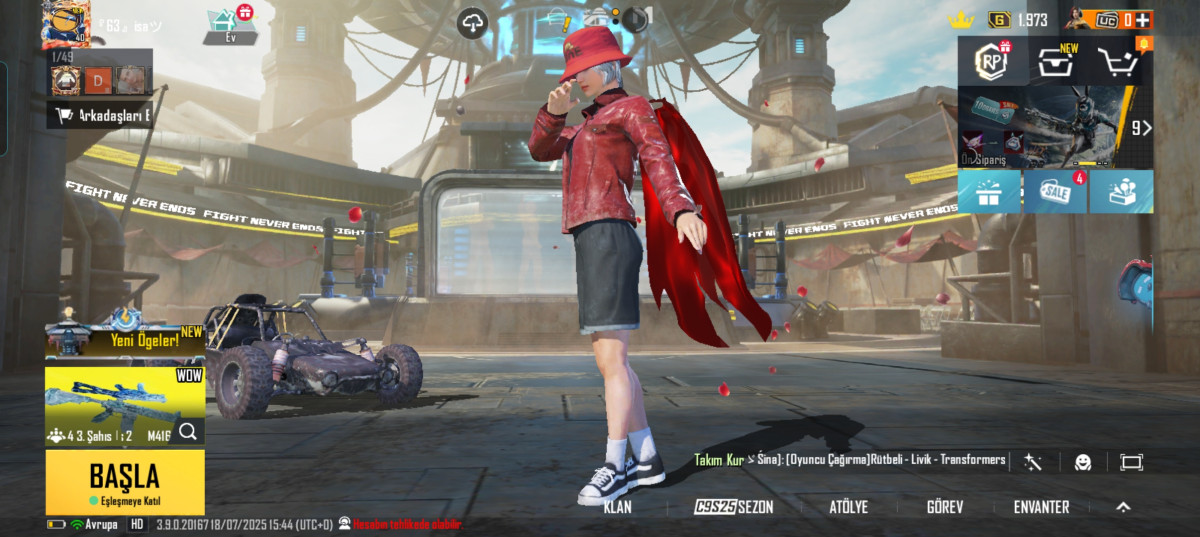Open the gift box rewards tile

pyautogui.click(x=989, y=191)
